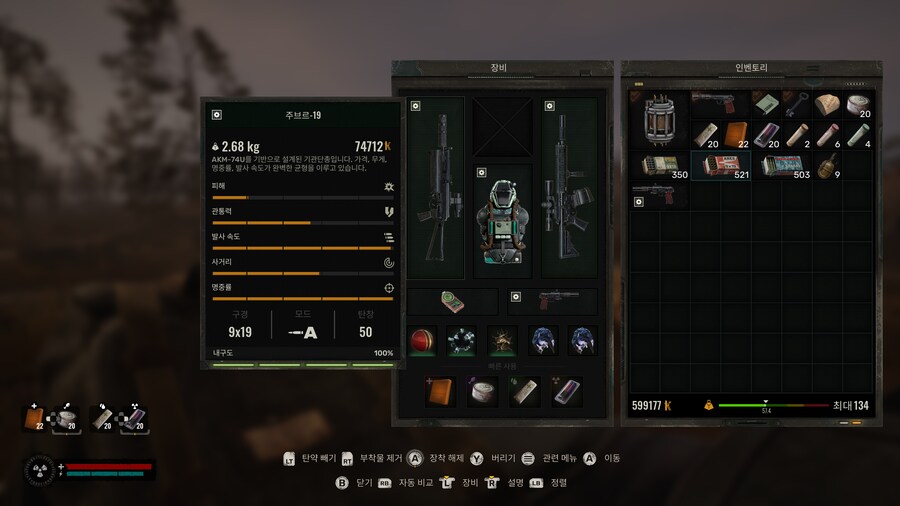Select the orange medkit quick-use slot
This screenshot has width=900, height=506.
(x=440, y=392)
